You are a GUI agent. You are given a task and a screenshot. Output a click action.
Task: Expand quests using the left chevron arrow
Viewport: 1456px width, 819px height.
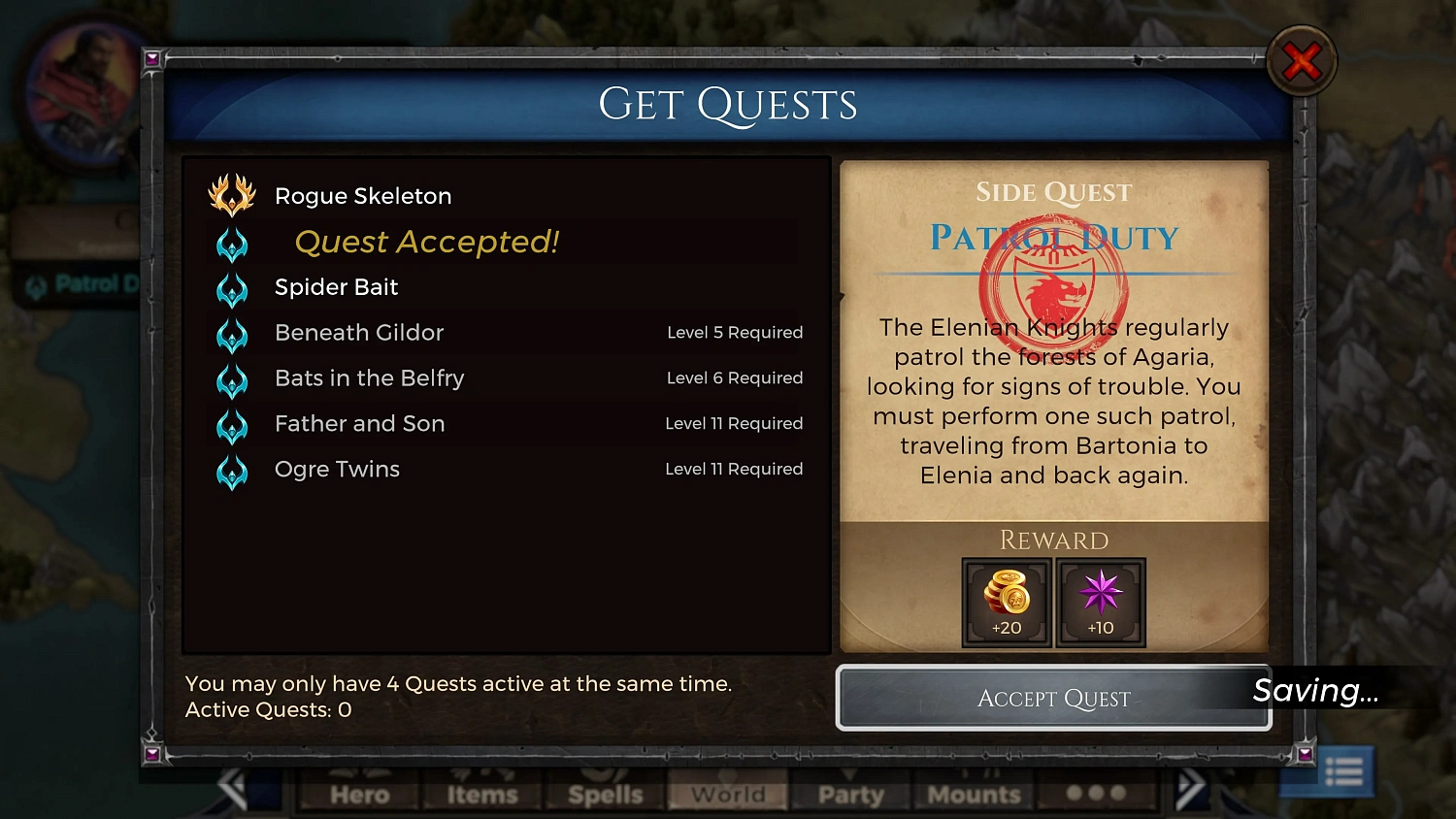click(x=232, y=786)
